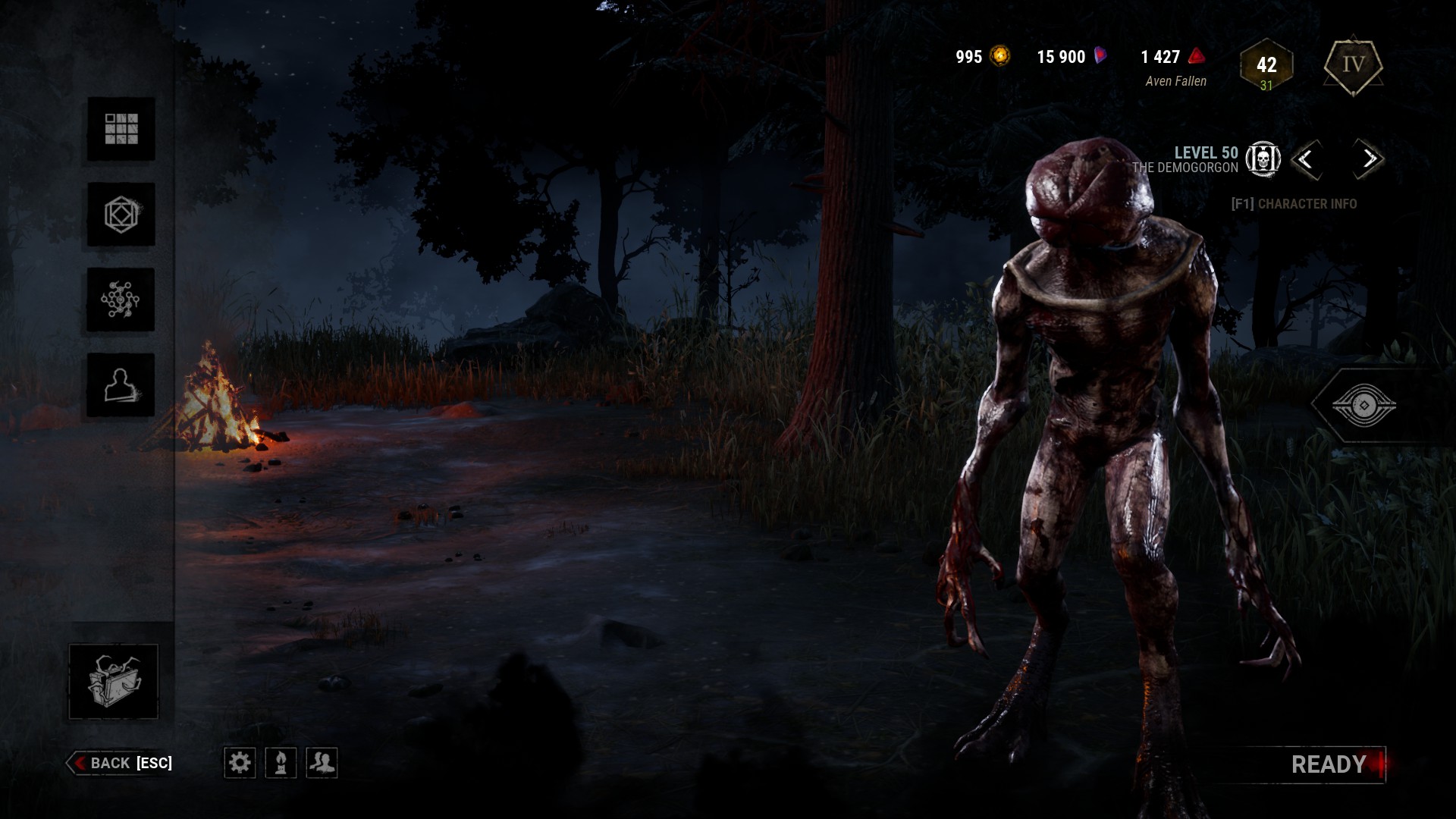The width and height of the screenshot is (1456, 819).
Task: Open the store chest icon
Action: click(114, 681)
